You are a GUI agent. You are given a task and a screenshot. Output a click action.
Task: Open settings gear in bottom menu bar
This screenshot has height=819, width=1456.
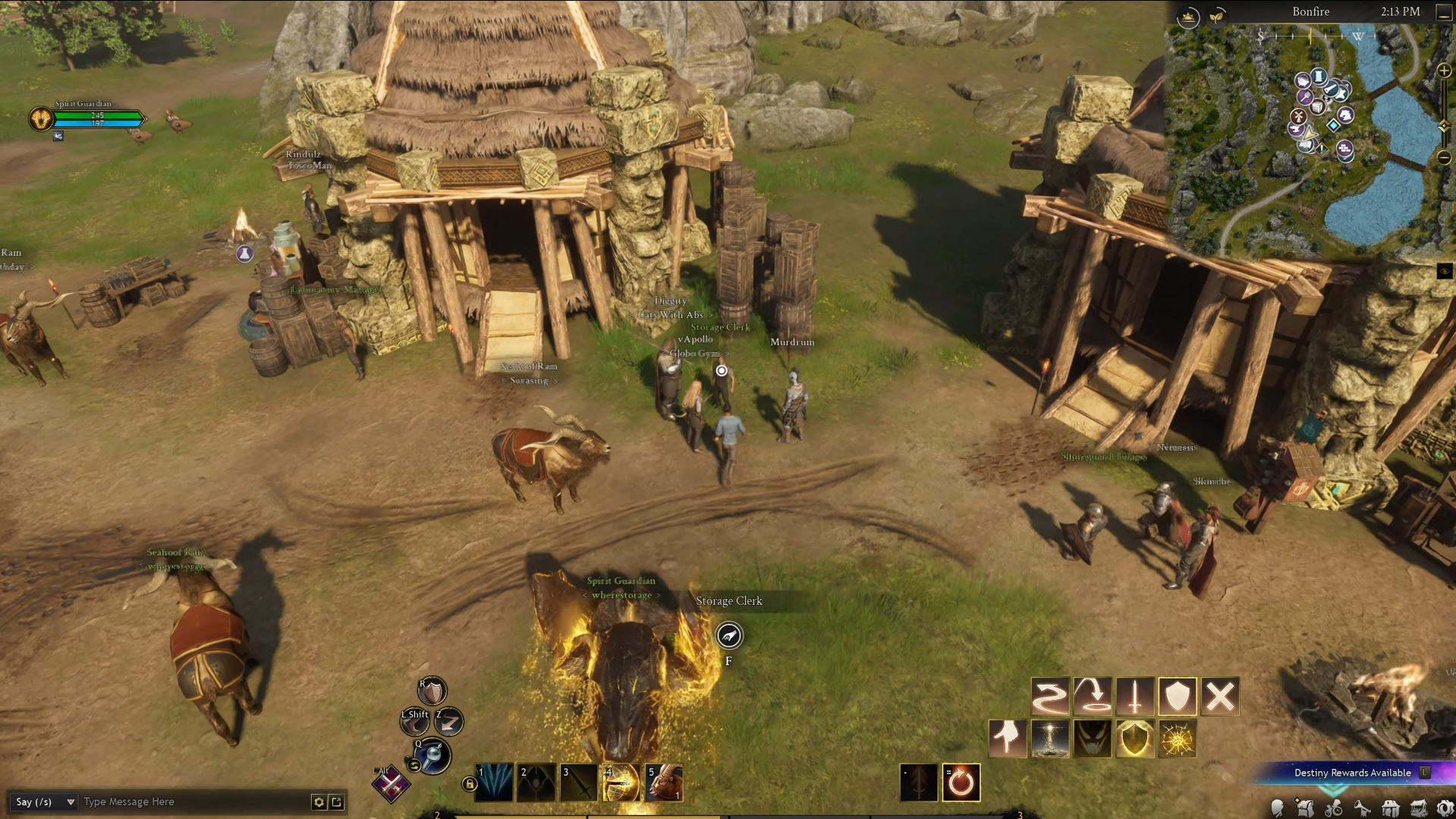pyautogui.click(x=1445, y=809)
